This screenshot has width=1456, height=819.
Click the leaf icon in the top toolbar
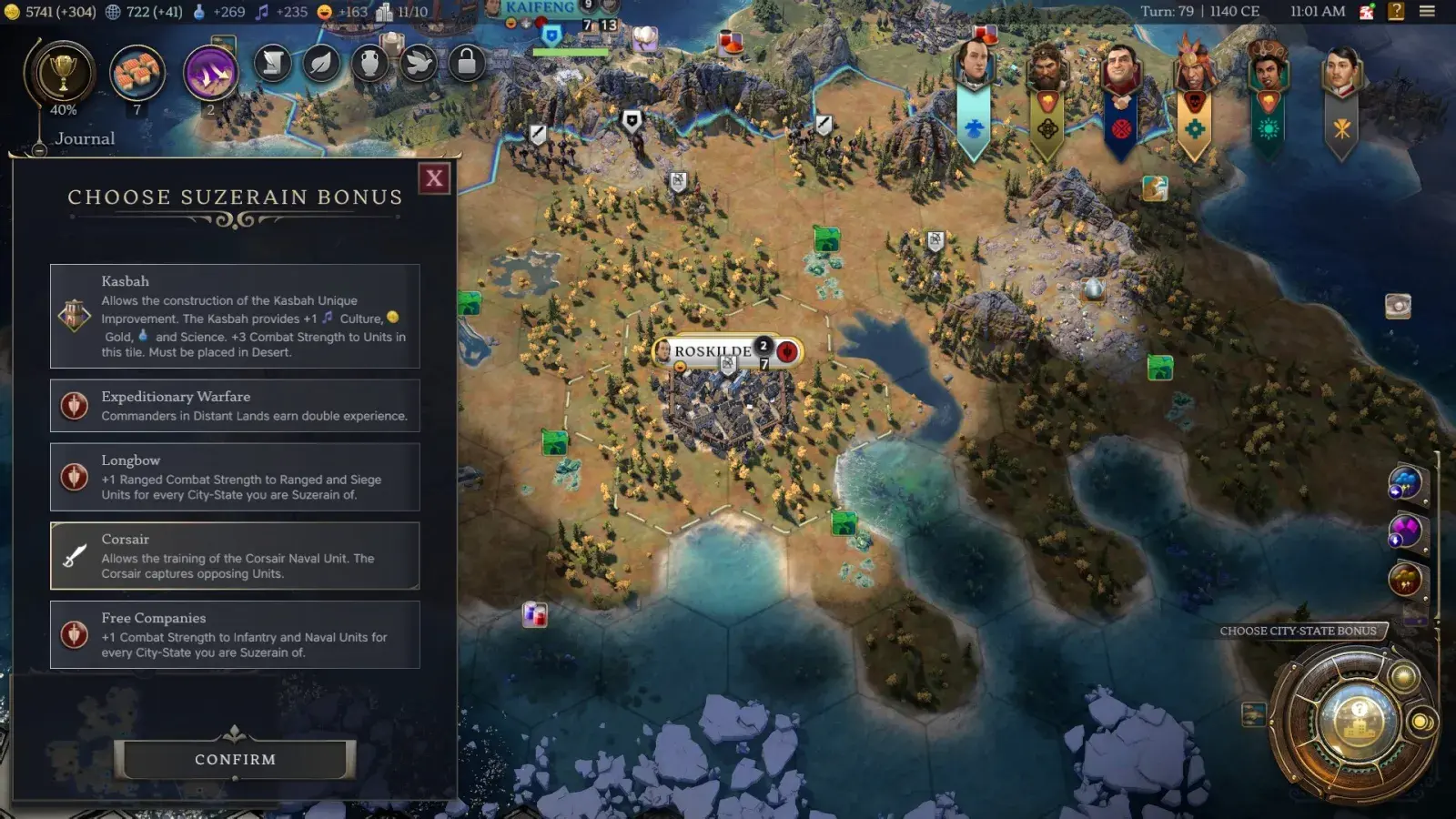pyautogui.click(x=321, y=64)
